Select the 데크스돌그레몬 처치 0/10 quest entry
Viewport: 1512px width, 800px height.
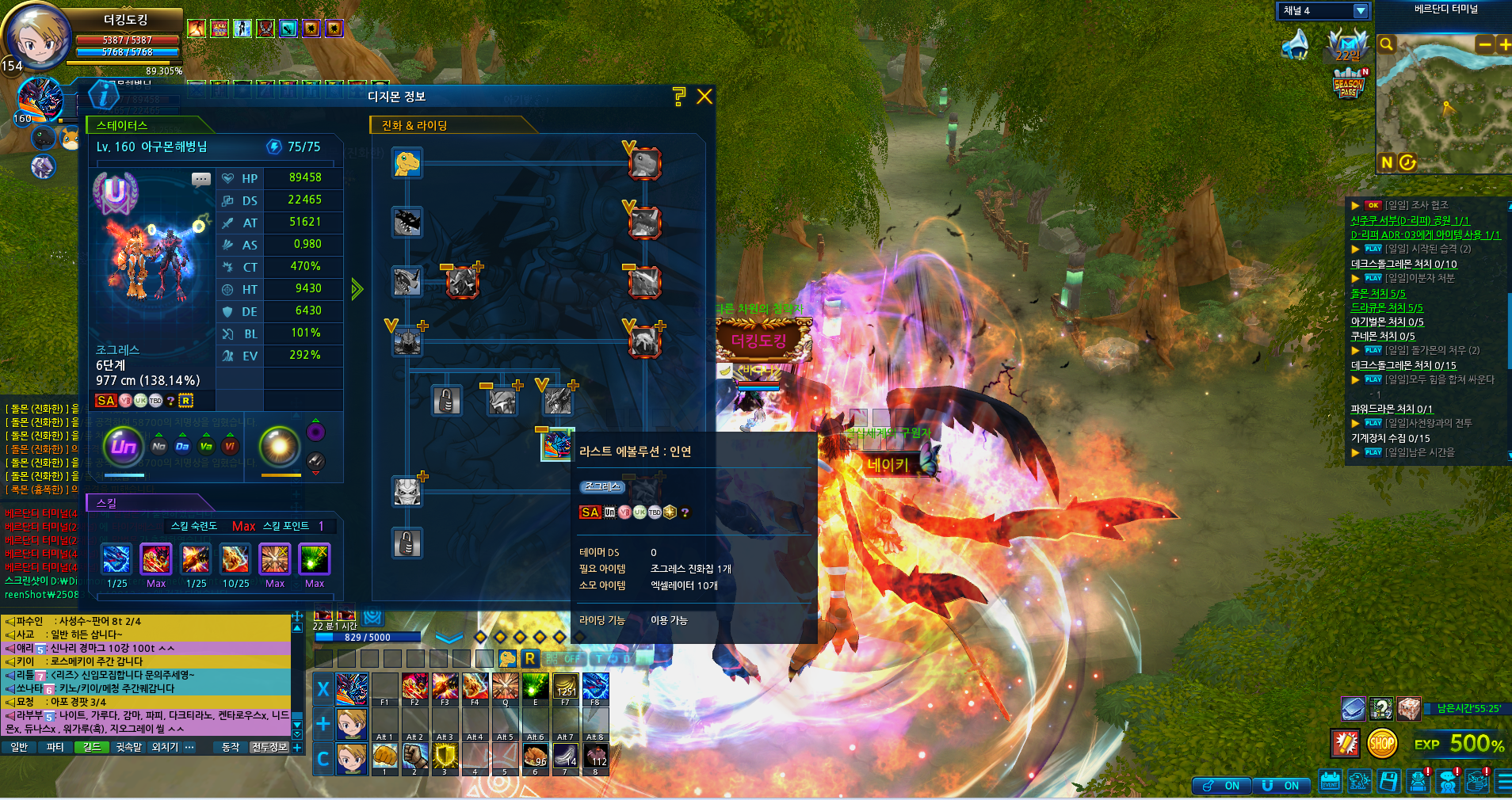[x=1403, y=265]
